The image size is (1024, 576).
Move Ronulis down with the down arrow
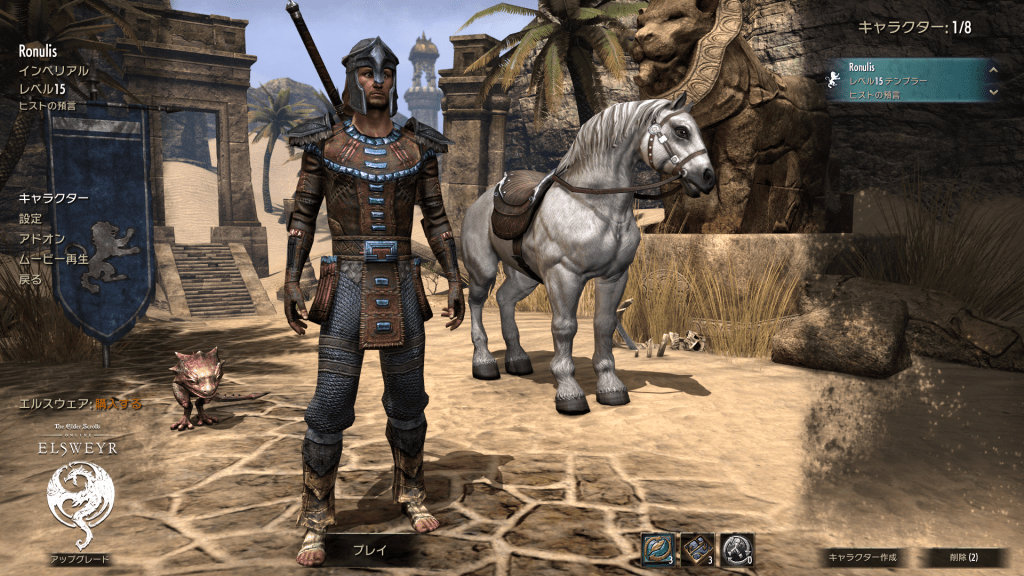(x=993, y=92)
